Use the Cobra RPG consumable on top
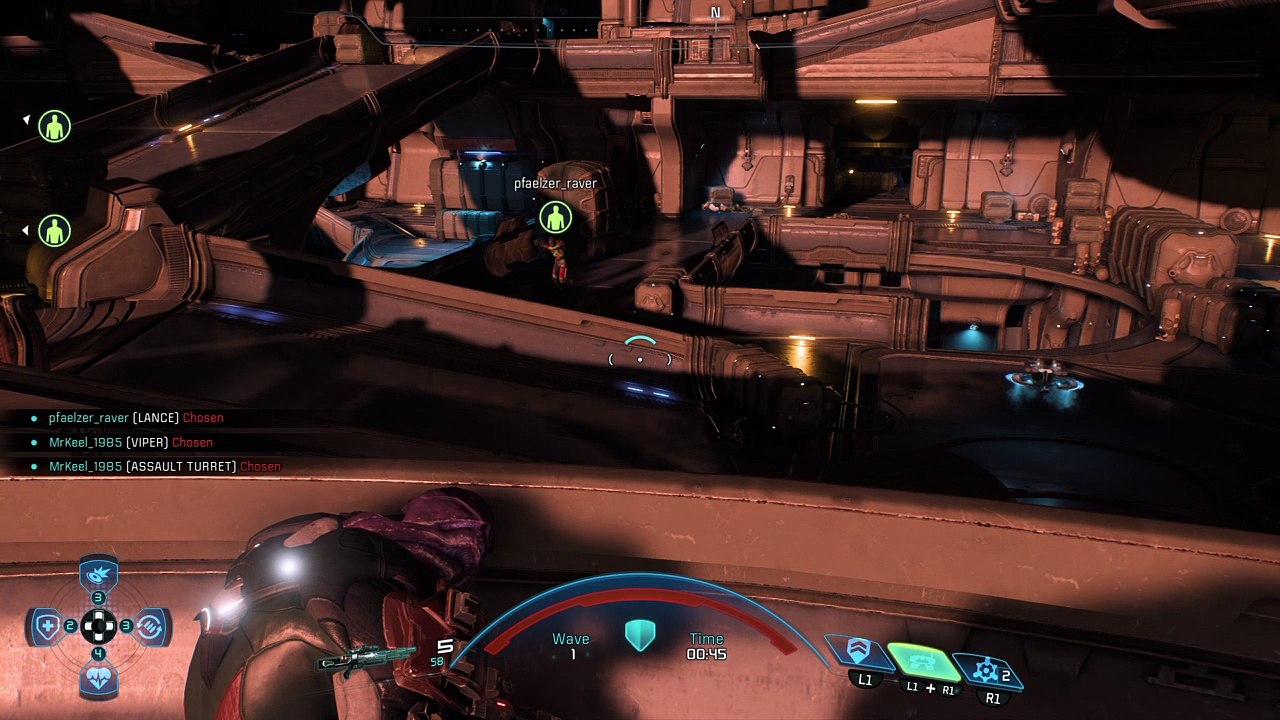This screenshot has width=1280, height=720. pyautogui.click(x=98, y=575)
